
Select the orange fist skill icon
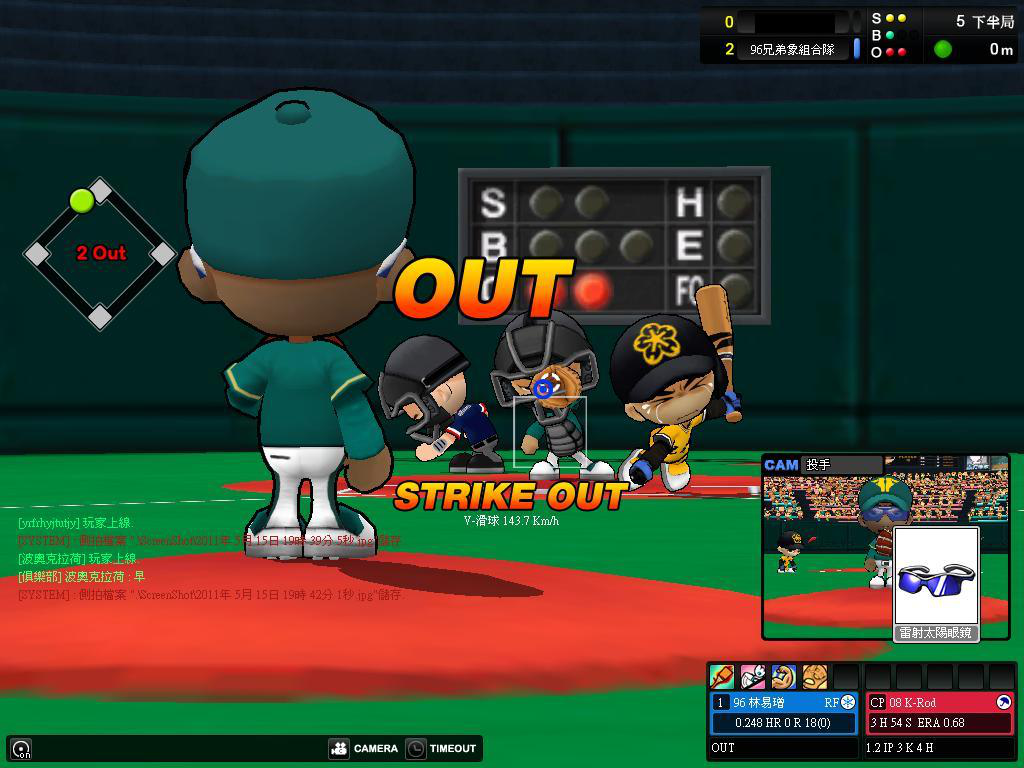click(815, 677)
